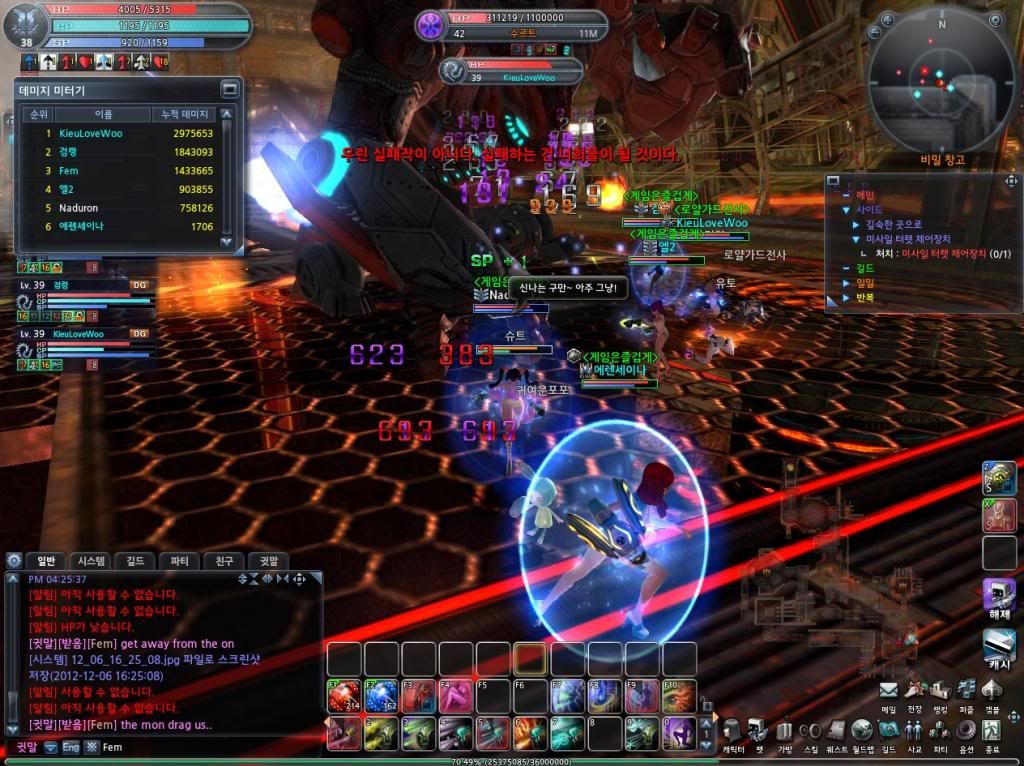Screen dimensions: 1024x766
Task: Open the 퀘스트 quest log
Action: point(836,731)
